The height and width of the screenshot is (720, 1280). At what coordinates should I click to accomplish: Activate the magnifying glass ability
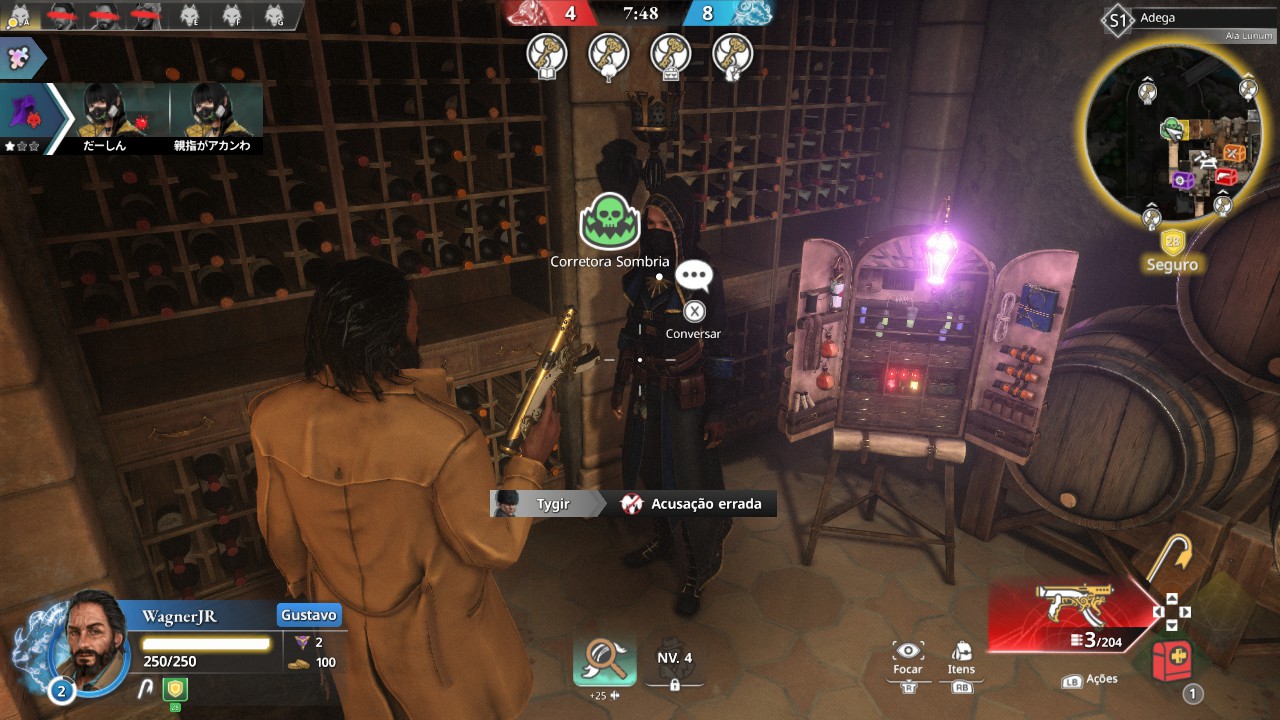(605, 660)
